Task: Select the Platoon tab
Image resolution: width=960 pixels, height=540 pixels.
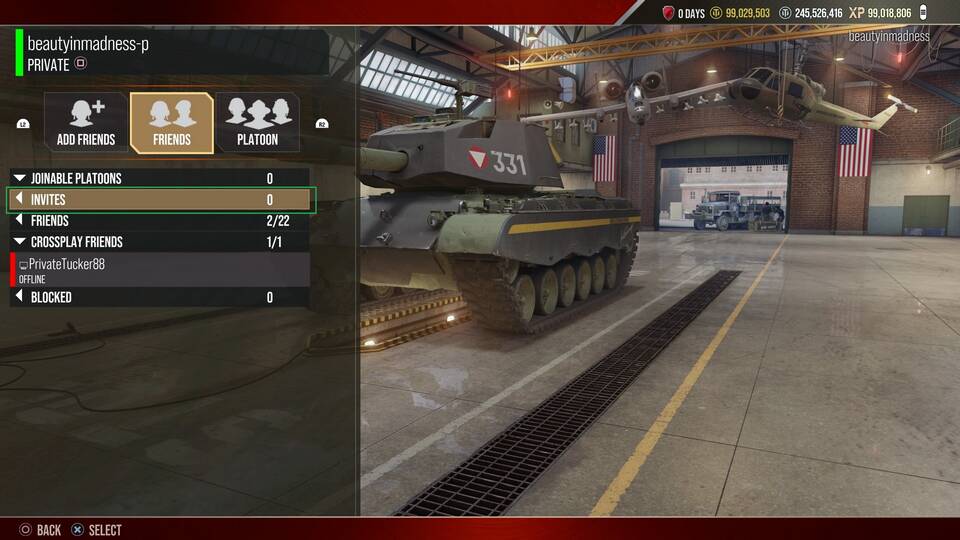Action: click(x=257, y=123)
